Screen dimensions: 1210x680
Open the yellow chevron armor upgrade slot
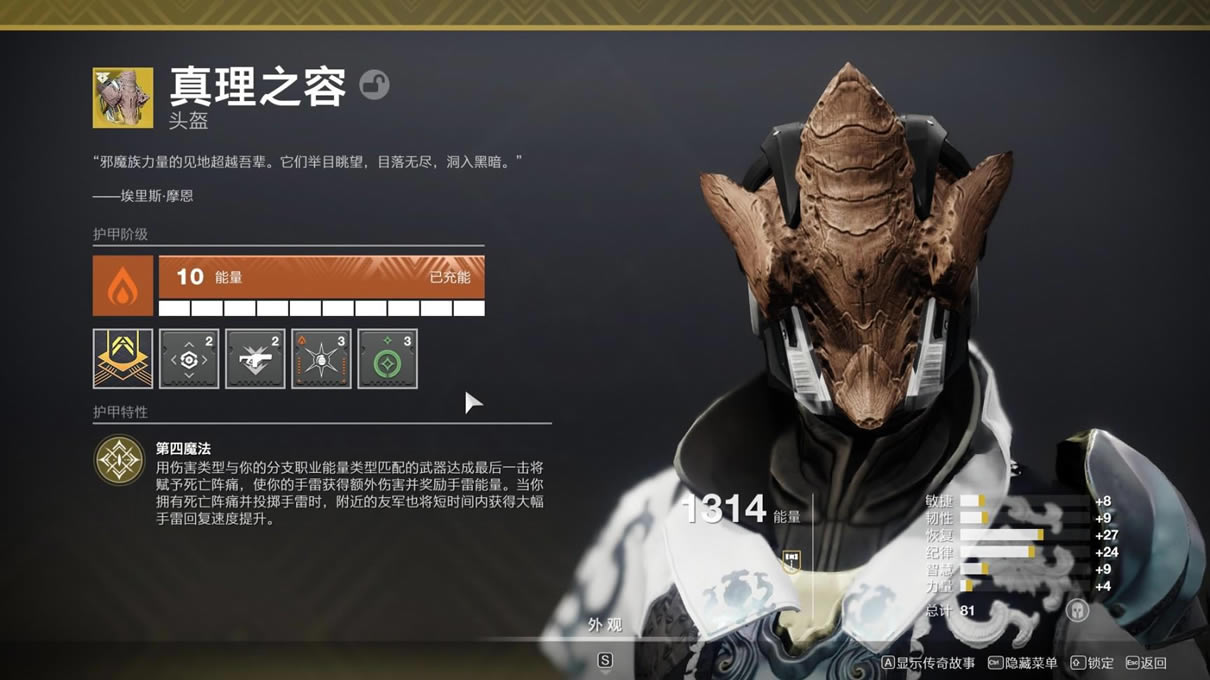[123, 358]
